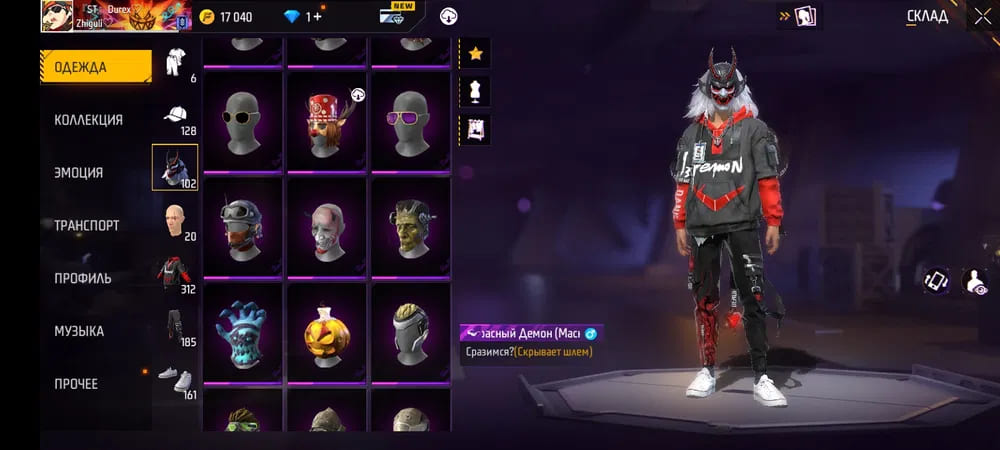Open the white sneakers shoes subcategory
This screenshot has height=450, width=1000.
[175, 378]
